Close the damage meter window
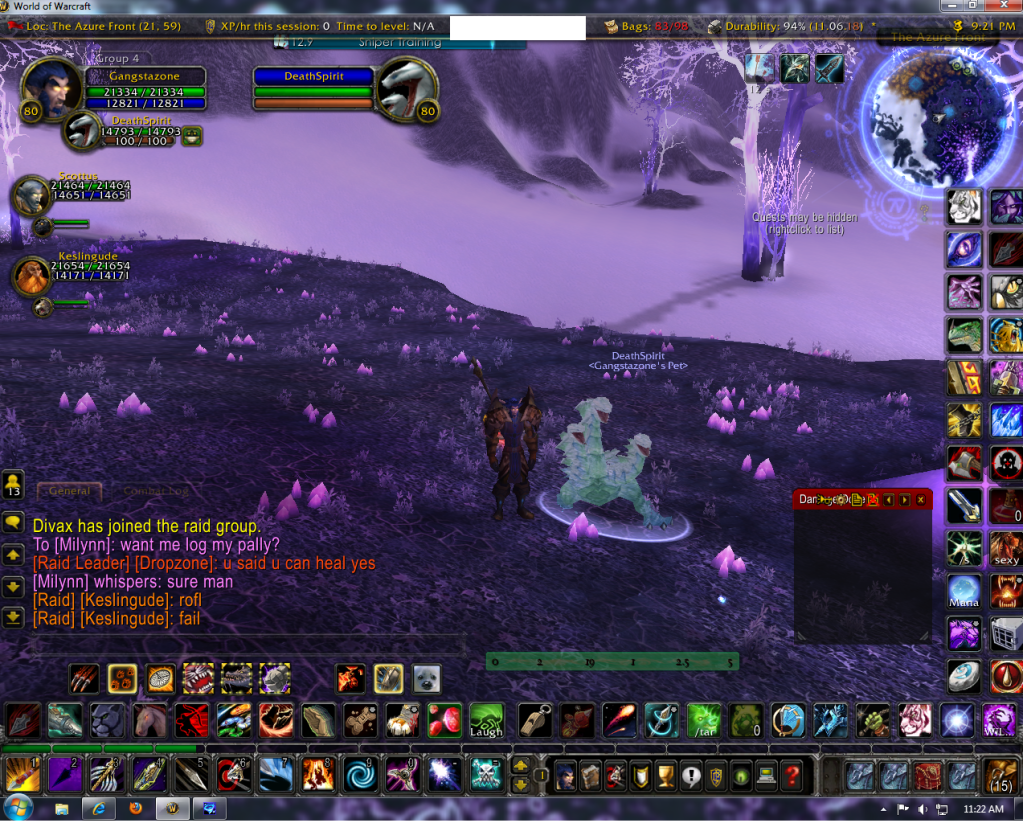Image resolution: width=1023 pixels, height=823 pixels. click(x=920, y=499)
